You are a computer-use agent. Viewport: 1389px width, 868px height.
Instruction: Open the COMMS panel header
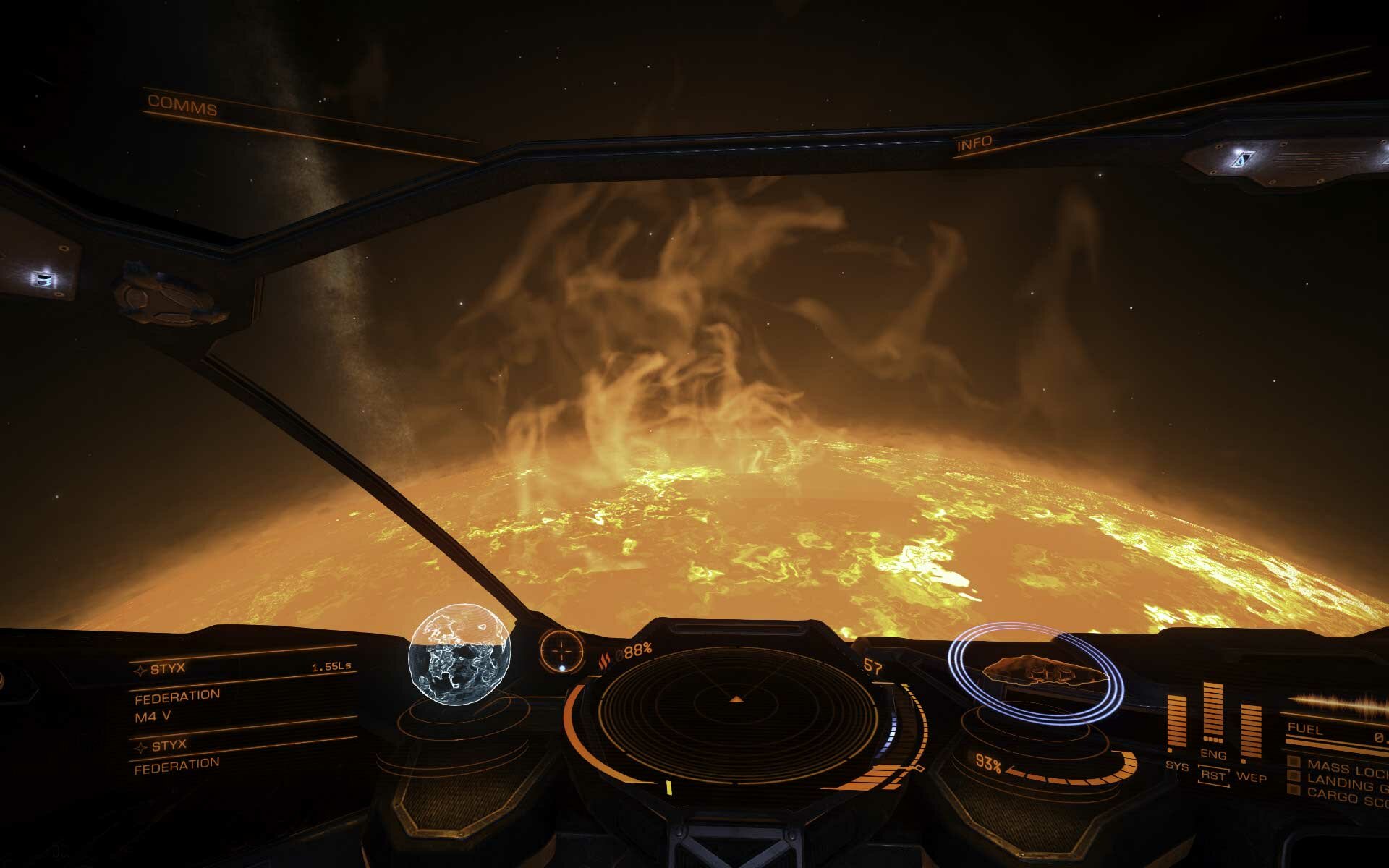point(182,106)
